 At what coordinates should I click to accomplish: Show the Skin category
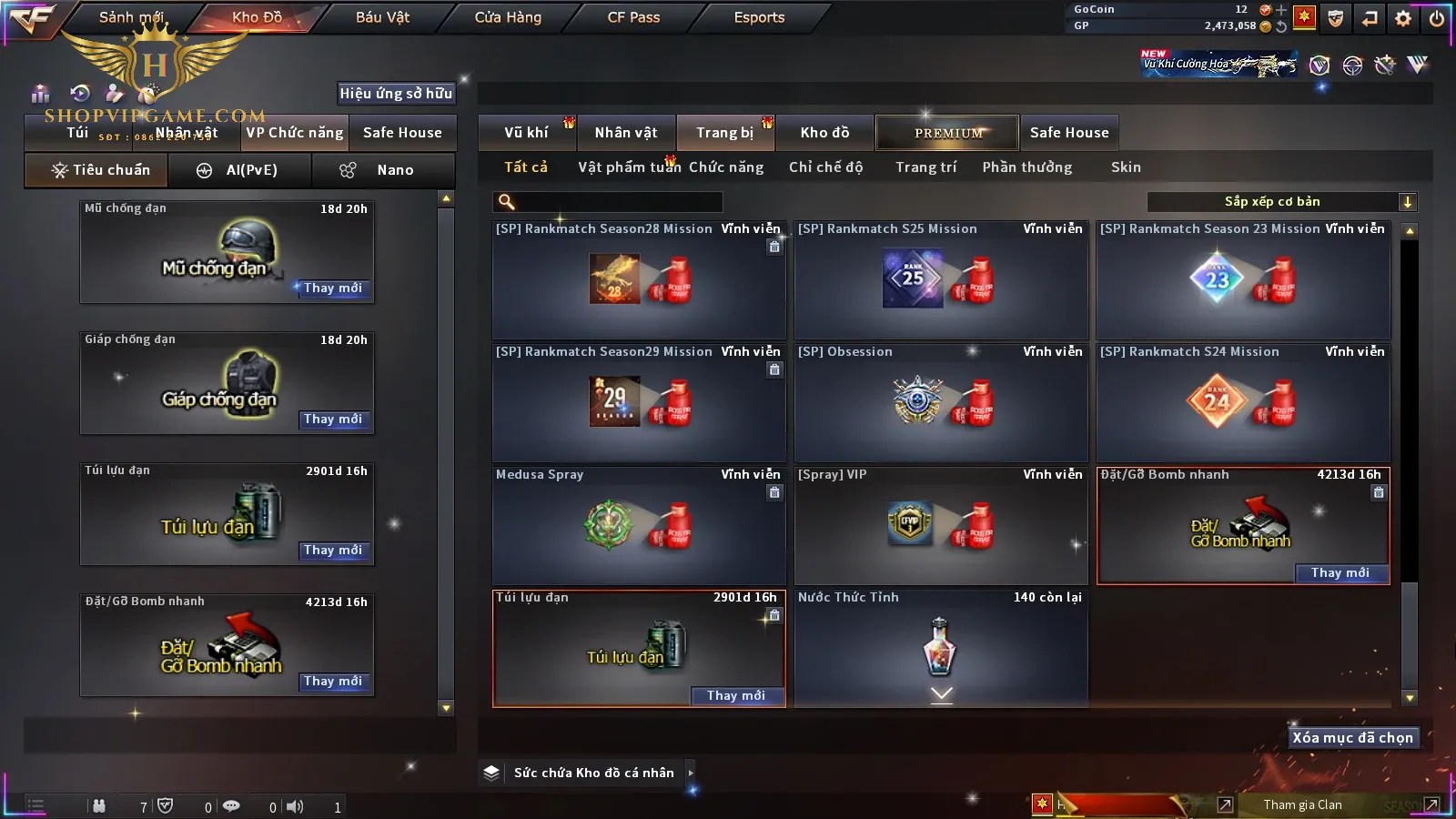coord(1126,167)
